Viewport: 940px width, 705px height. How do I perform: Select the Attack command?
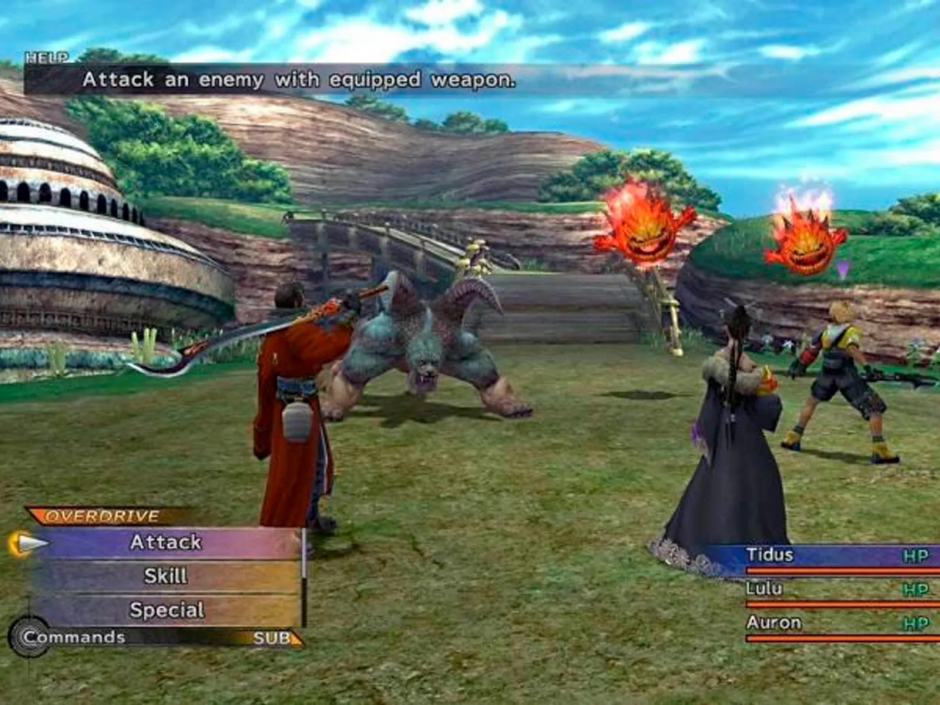pos(166,543)
